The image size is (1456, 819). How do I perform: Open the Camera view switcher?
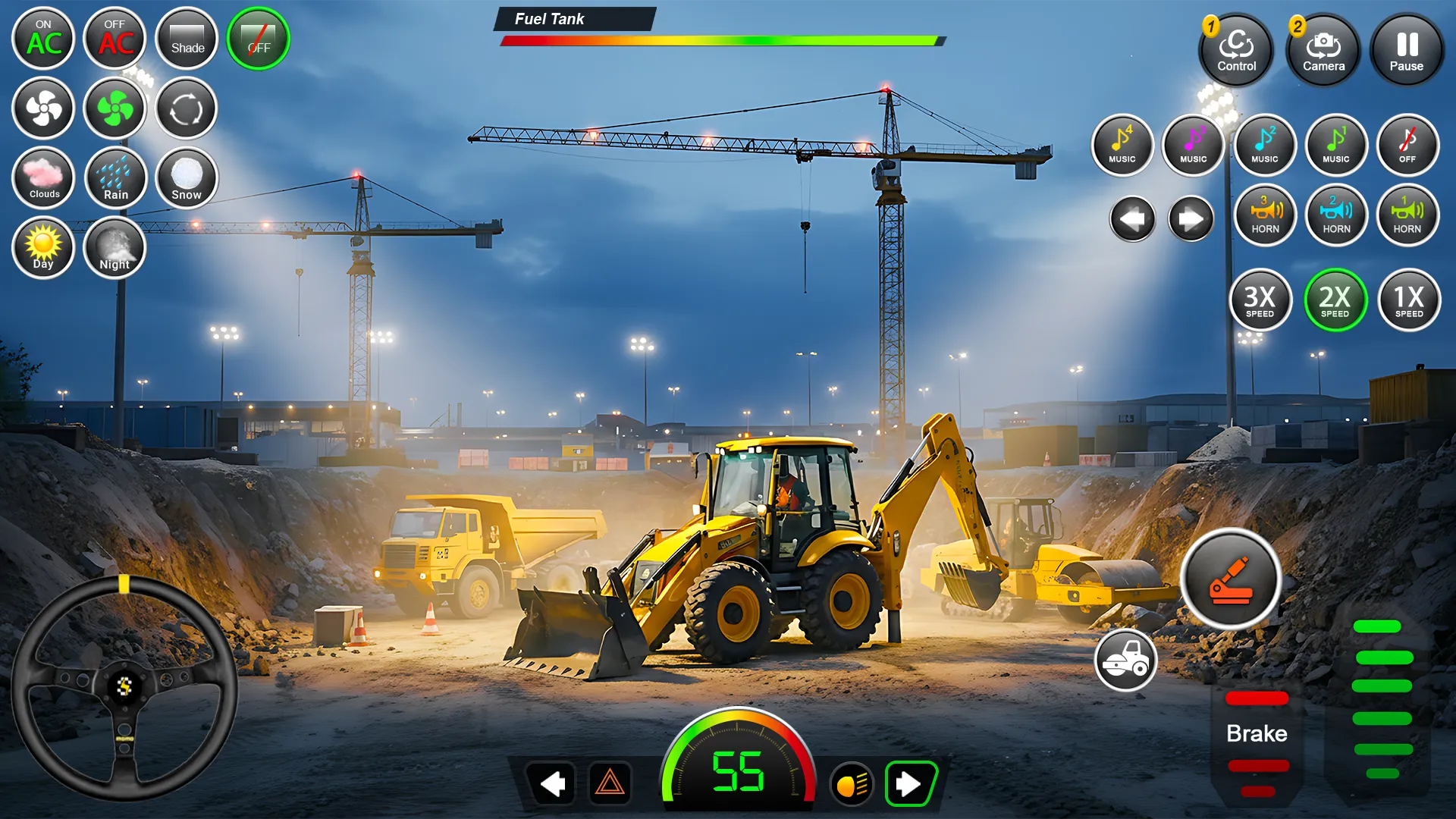click(1323, 51)
